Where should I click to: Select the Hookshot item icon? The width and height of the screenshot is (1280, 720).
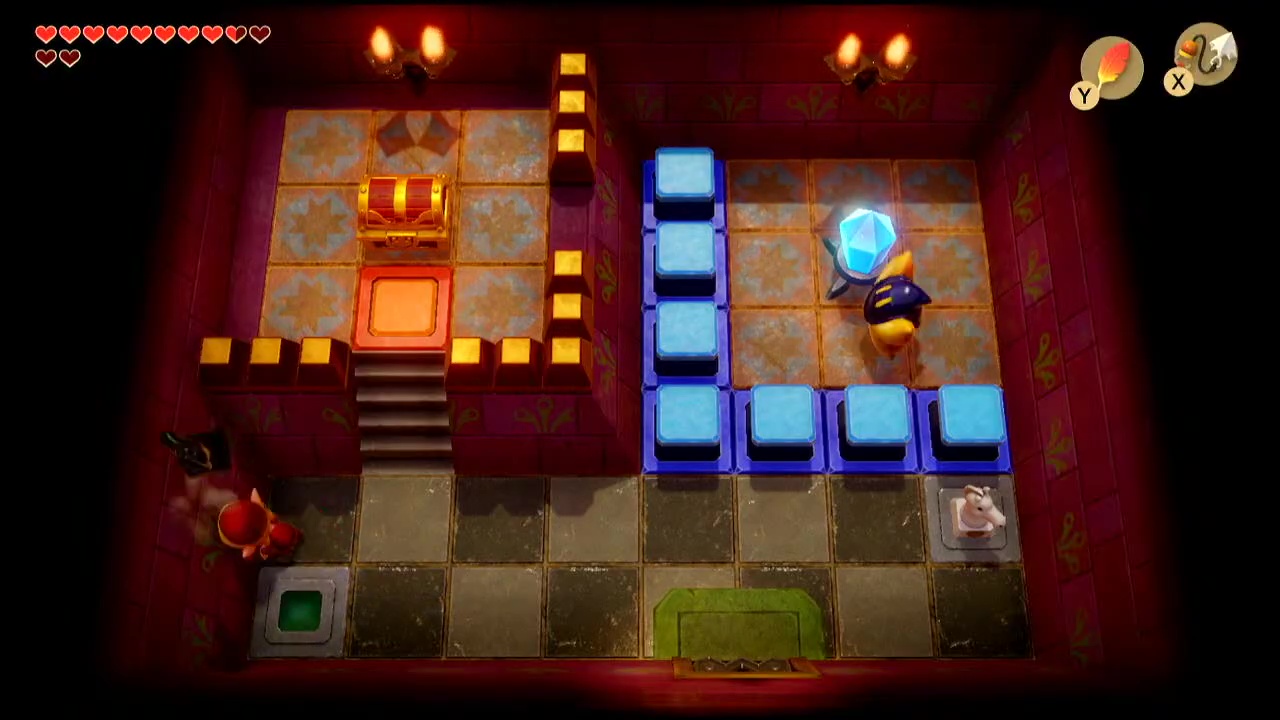point(1205,55)
